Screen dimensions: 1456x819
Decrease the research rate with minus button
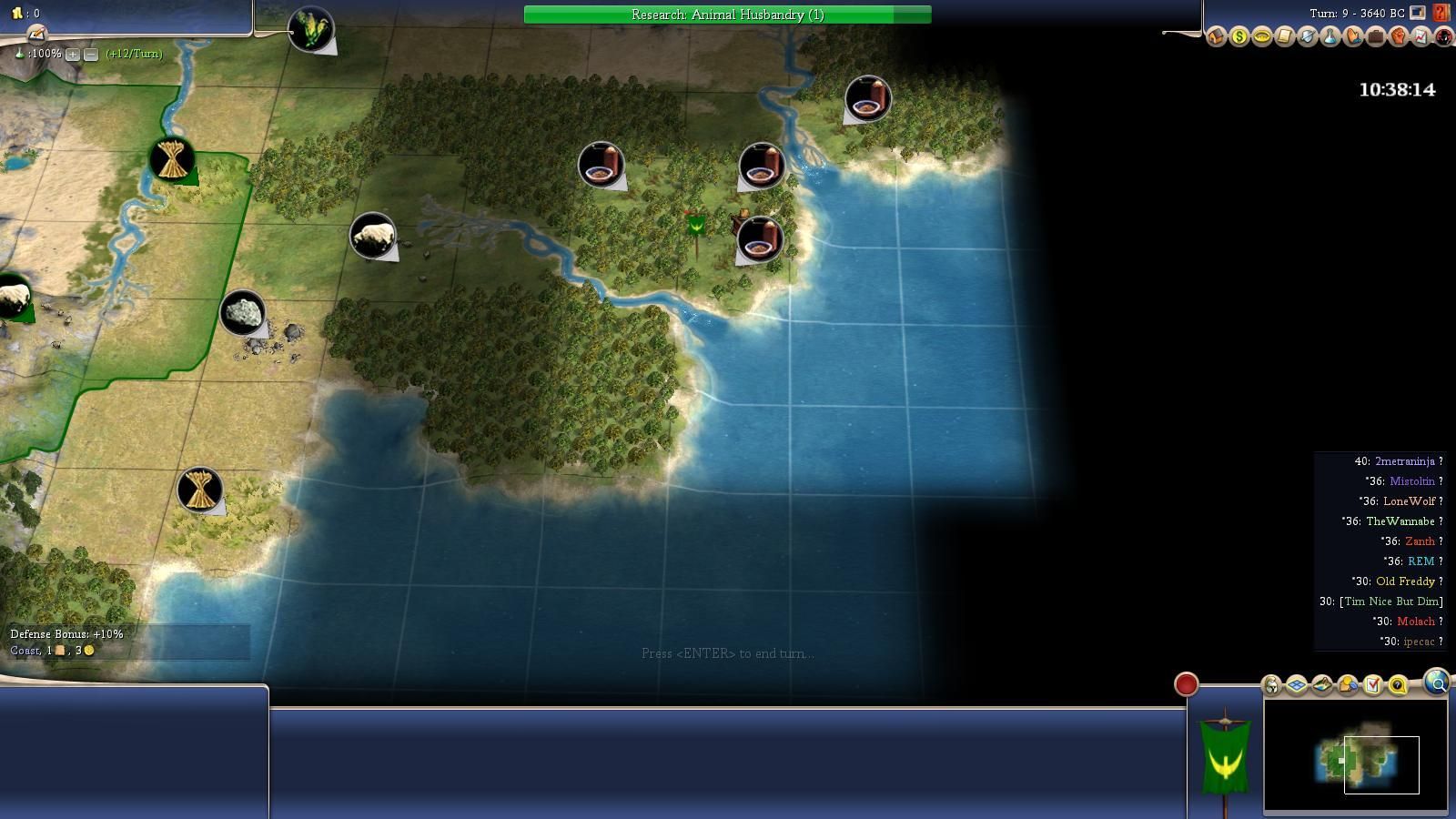91,55
